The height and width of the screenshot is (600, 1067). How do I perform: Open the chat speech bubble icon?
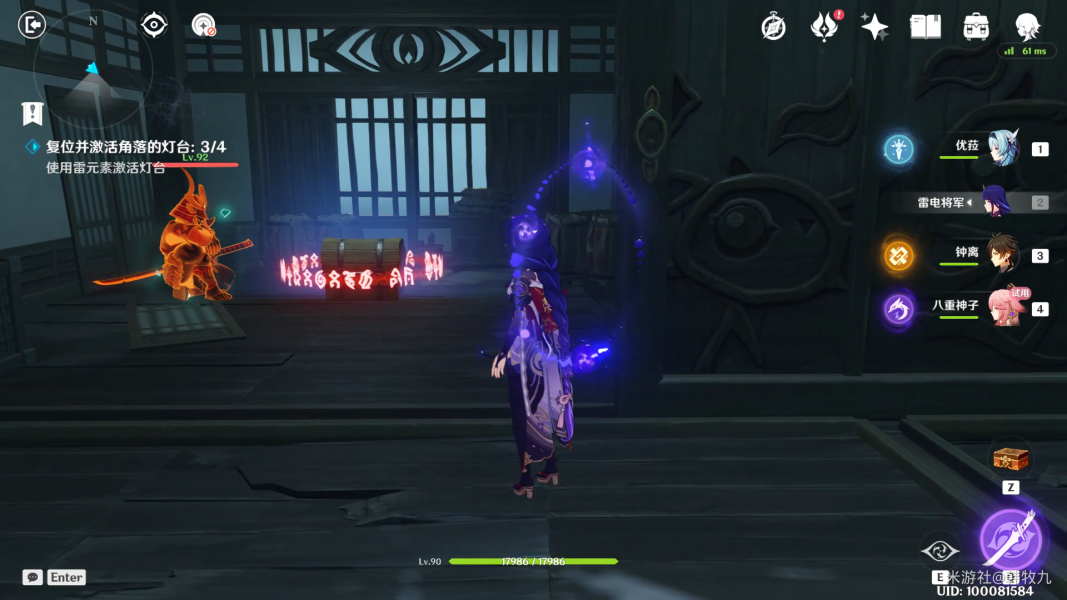(x=33, y=577)
